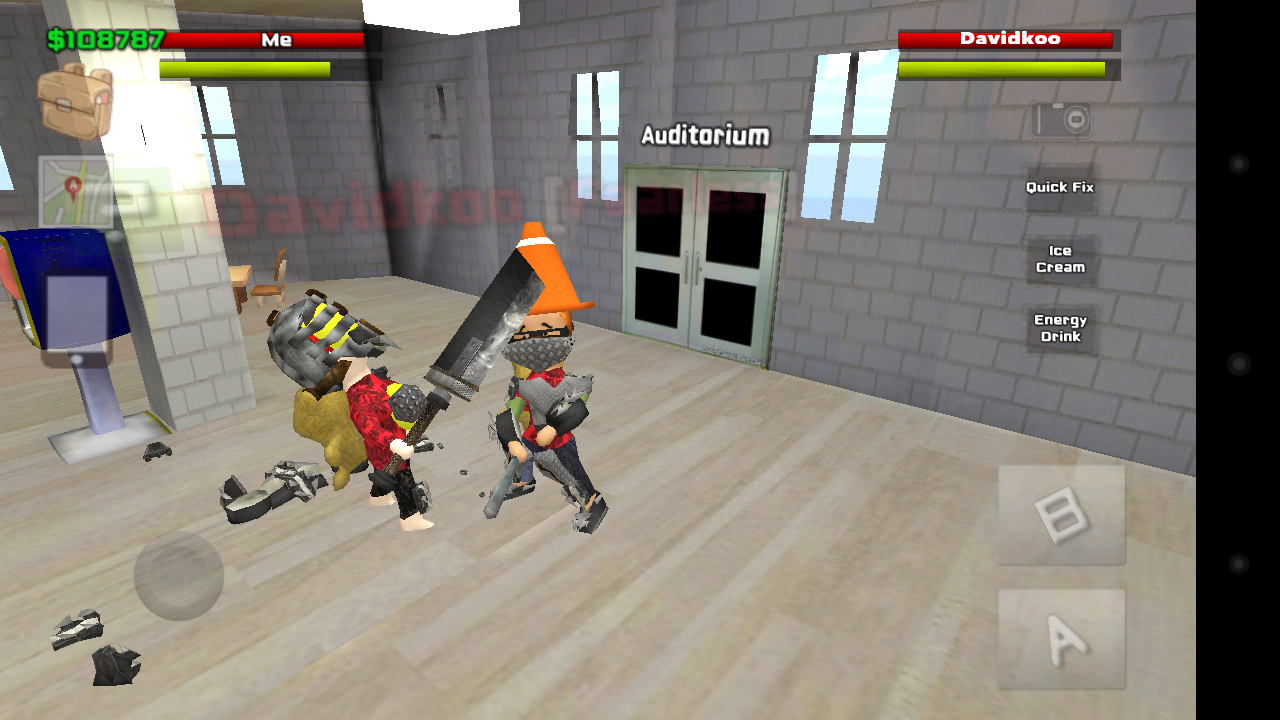Image resolution: width=1280 pixels, height=720 pixels.
Task: Toggle the Energy Drink consumable
Action: (1060, 327)
